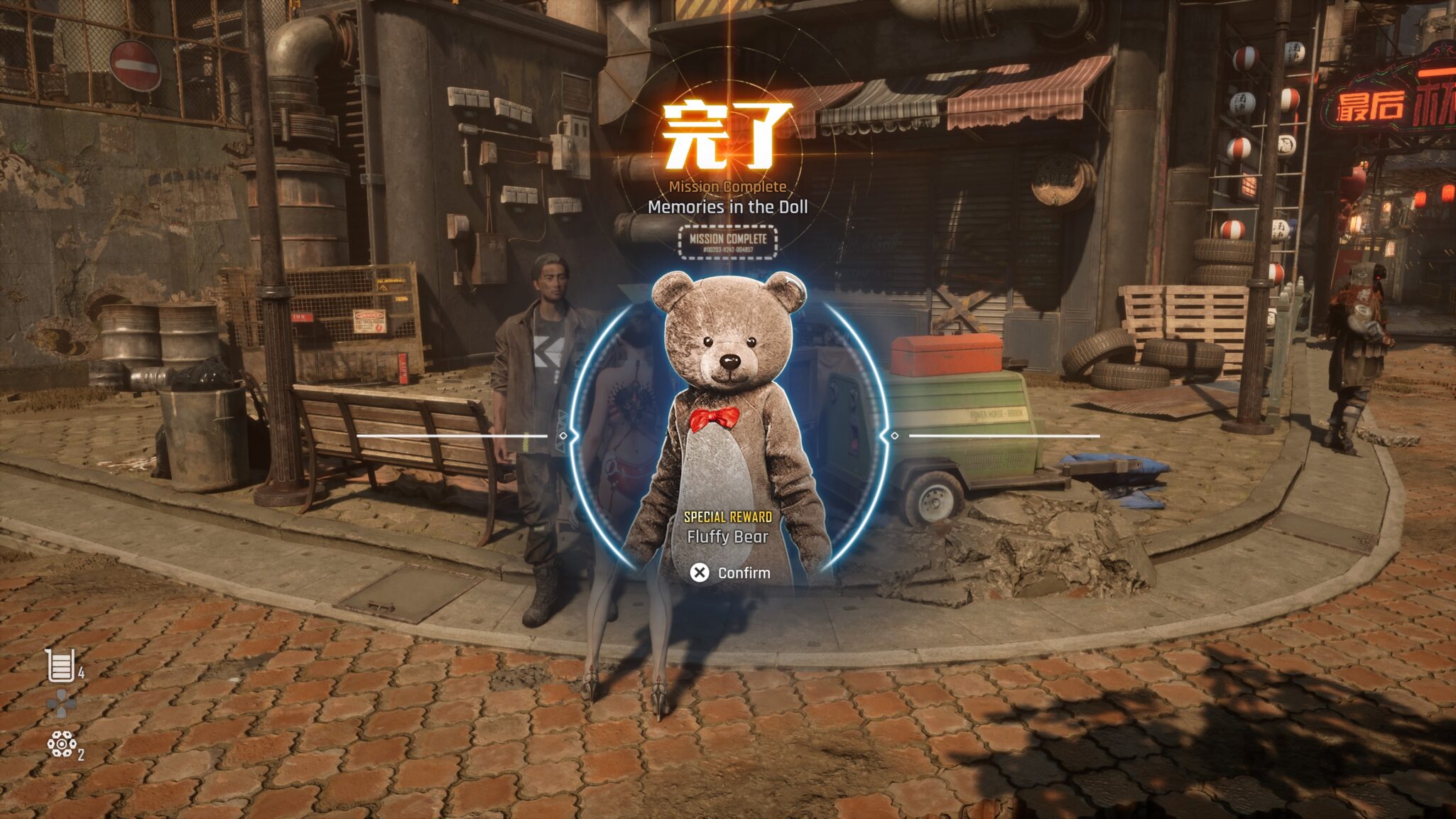1456x819 pixels.
Task: Select the round cluster consumable slot
Action: click(x=62, y=744)
